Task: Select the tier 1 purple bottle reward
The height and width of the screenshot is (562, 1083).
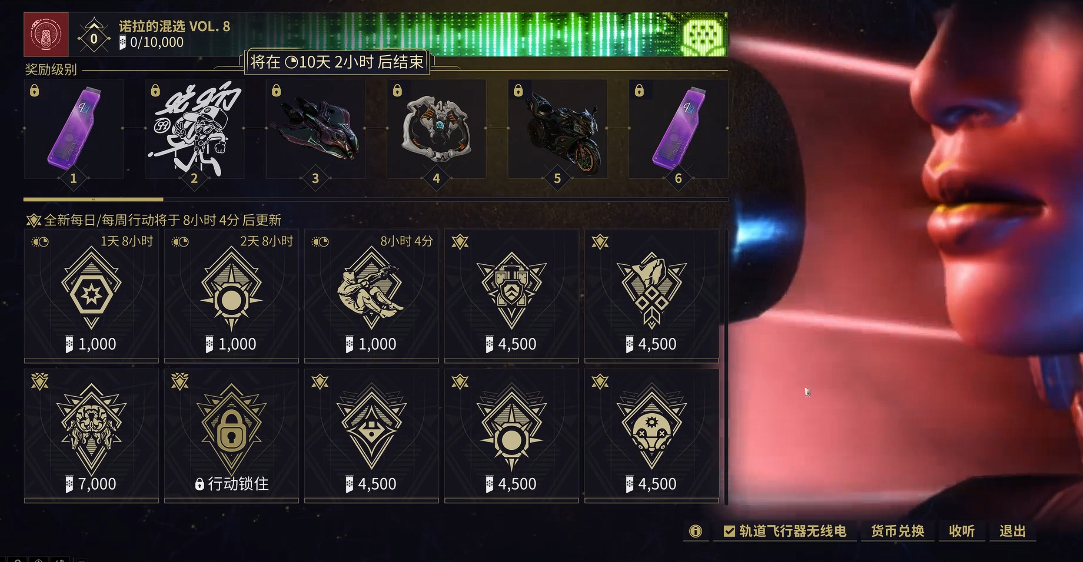Action: click(74, 130)
